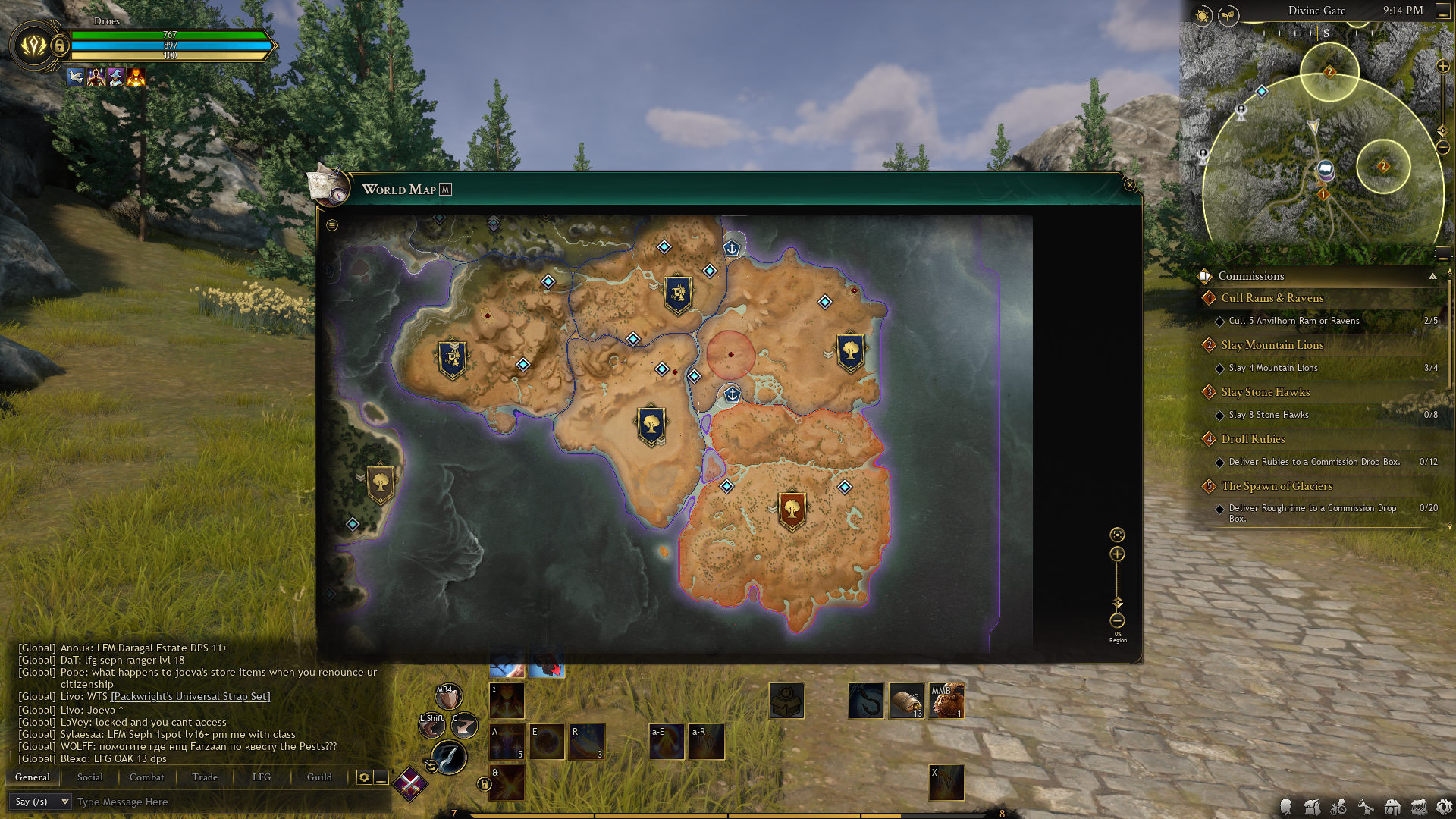Switch to the Combat chat tab
This screenshot has height=819, width=1456.
click(146, 777)
